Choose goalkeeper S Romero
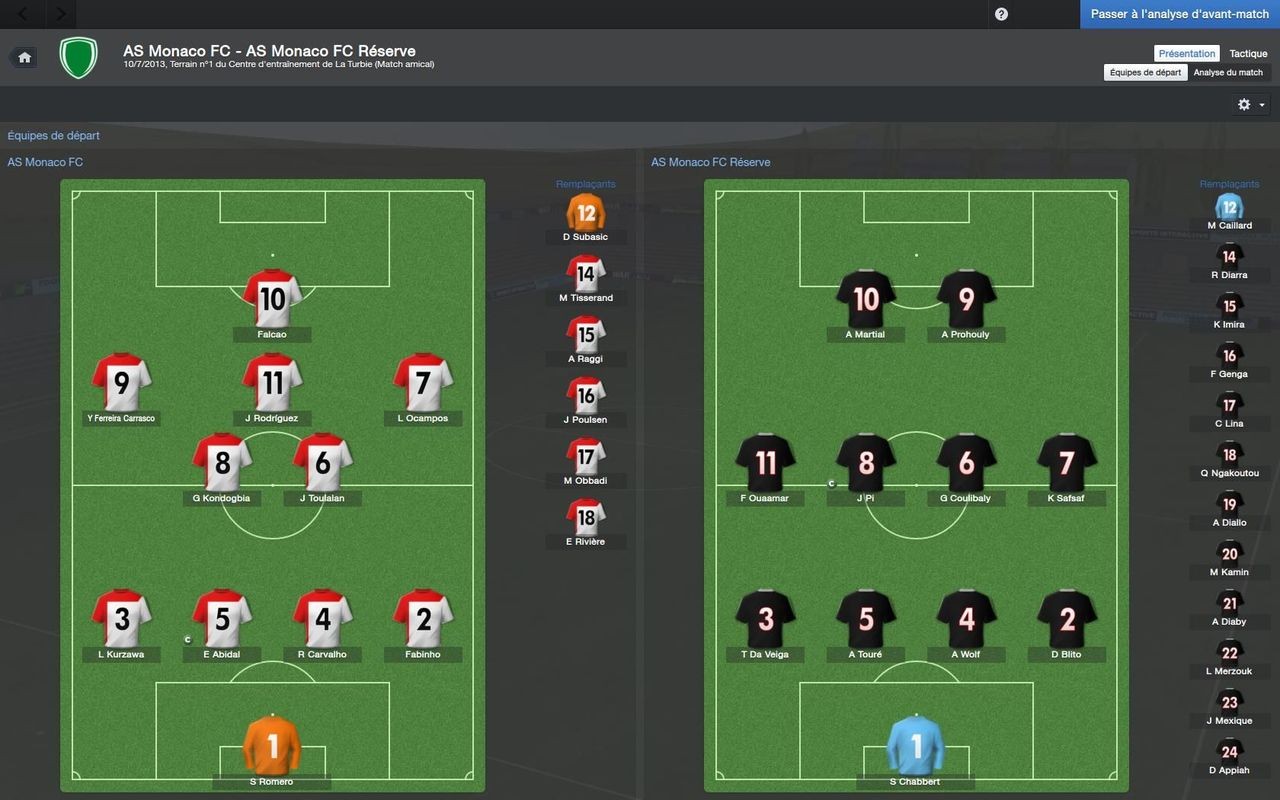This screenshot has width=1280, height=800. tap(272, 746)
